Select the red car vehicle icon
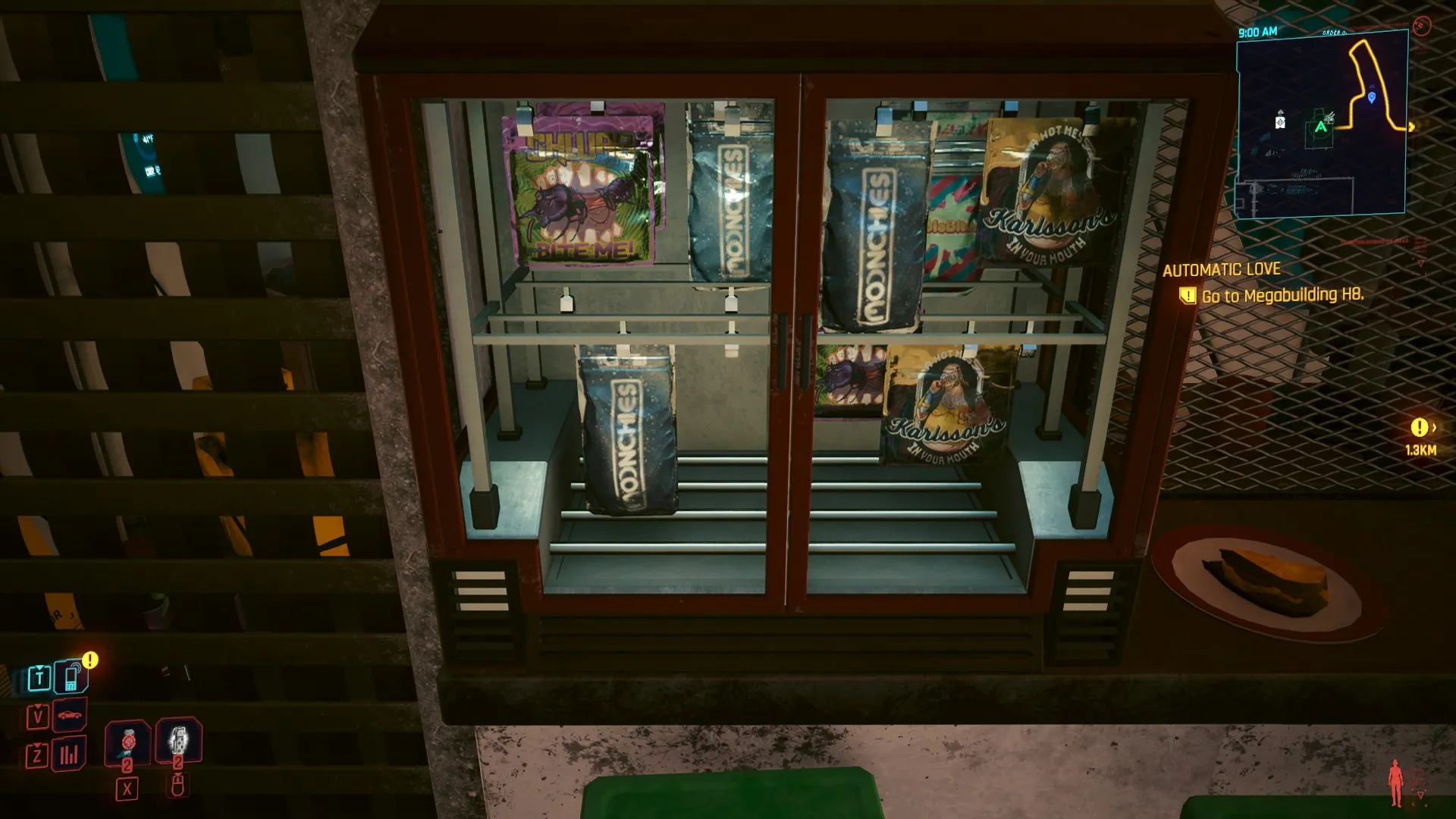The height and width of the screenshot is (819, 1456). tap(69, 715)
